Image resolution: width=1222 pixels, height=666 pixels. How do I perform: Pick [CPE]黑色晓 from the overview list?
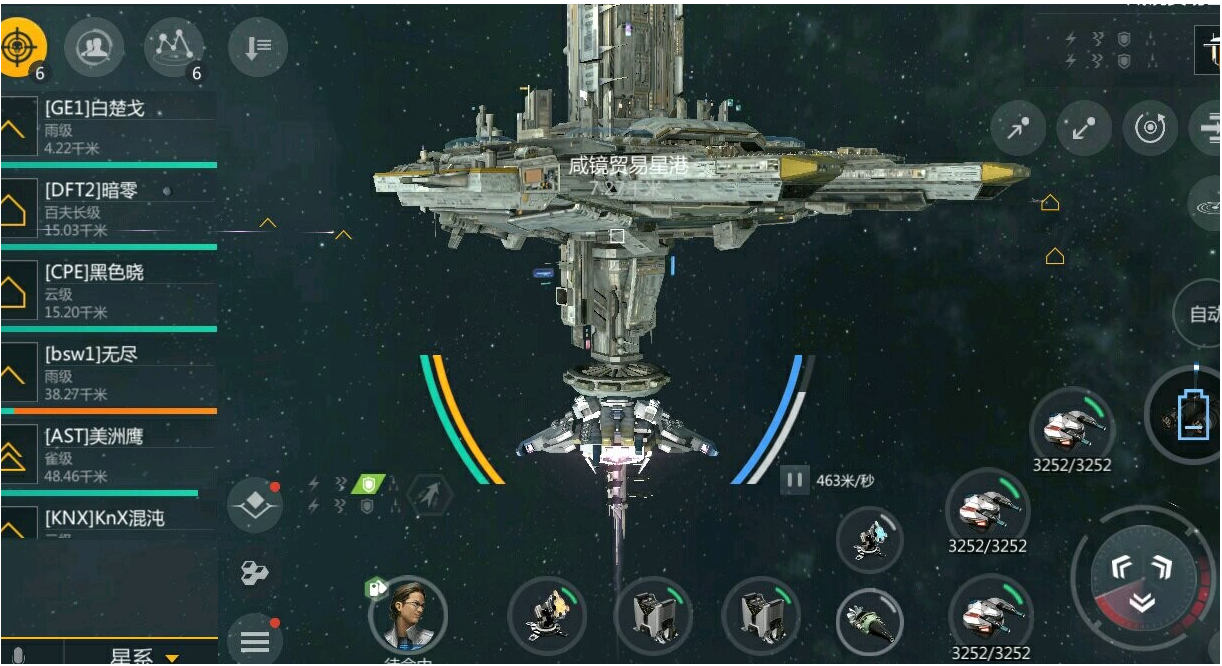click(109, 290)
